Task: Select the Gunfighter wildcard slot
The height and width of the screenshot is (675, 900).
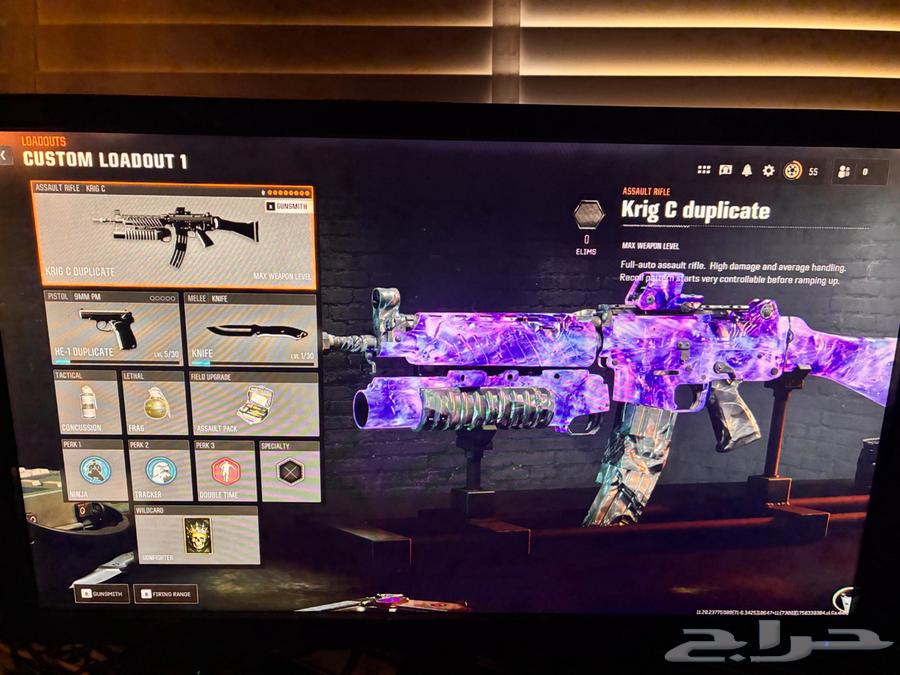Action: coord(197,536)
